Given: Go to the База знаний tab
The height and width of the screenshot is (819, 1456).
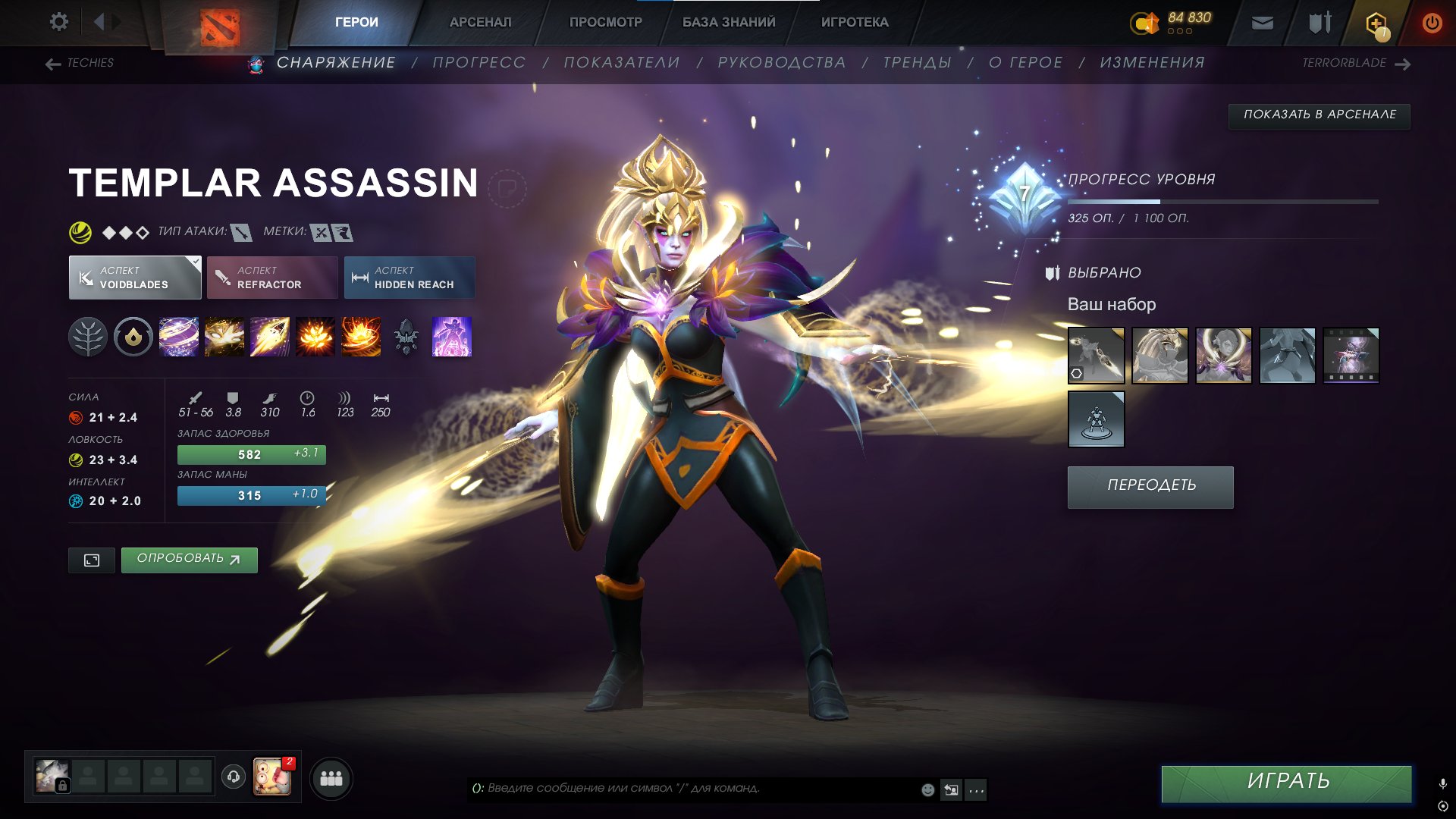Looking at the screenshot, I should (728, 22).
